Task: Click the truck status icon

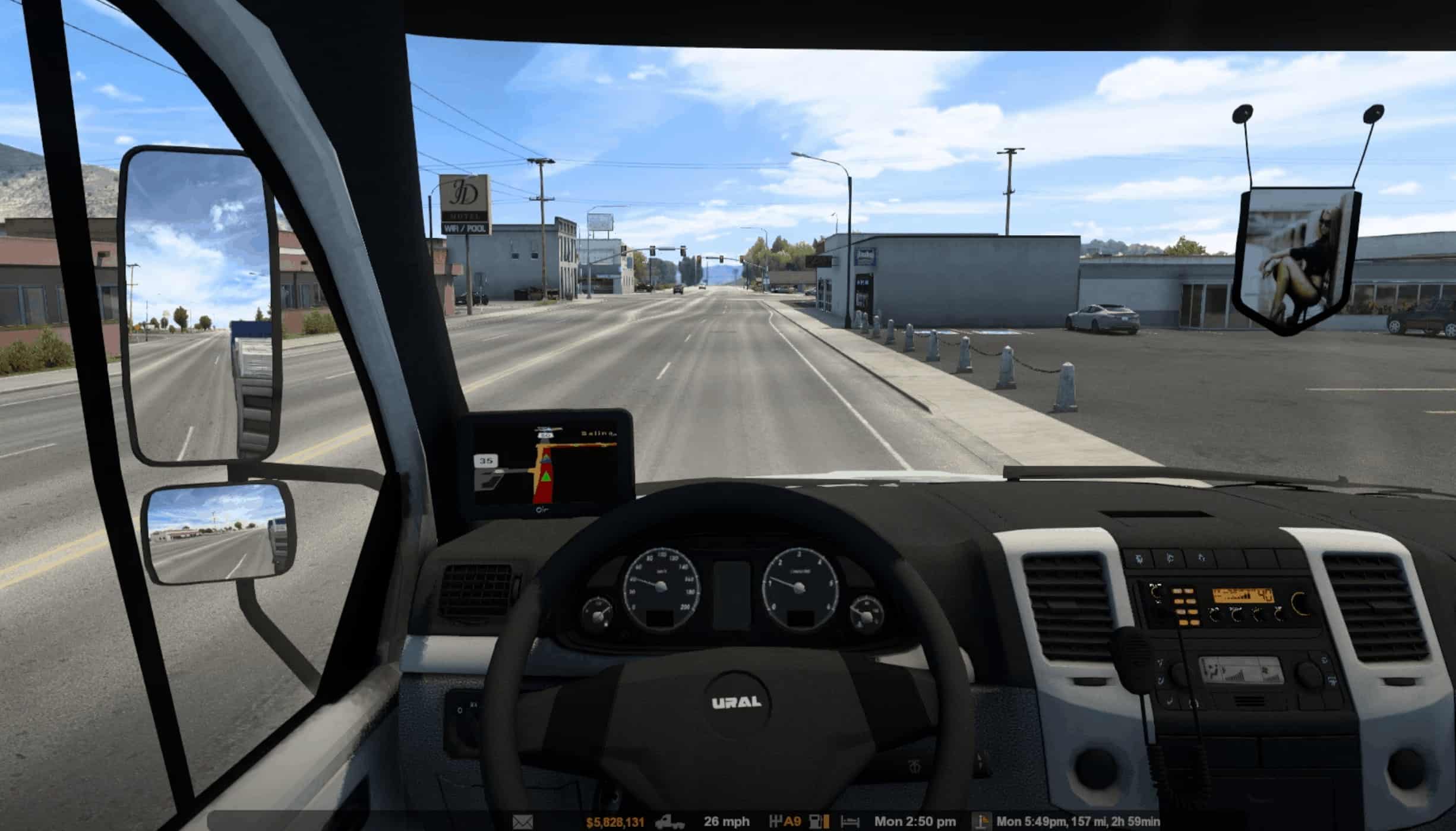Action: click(669, 822)
